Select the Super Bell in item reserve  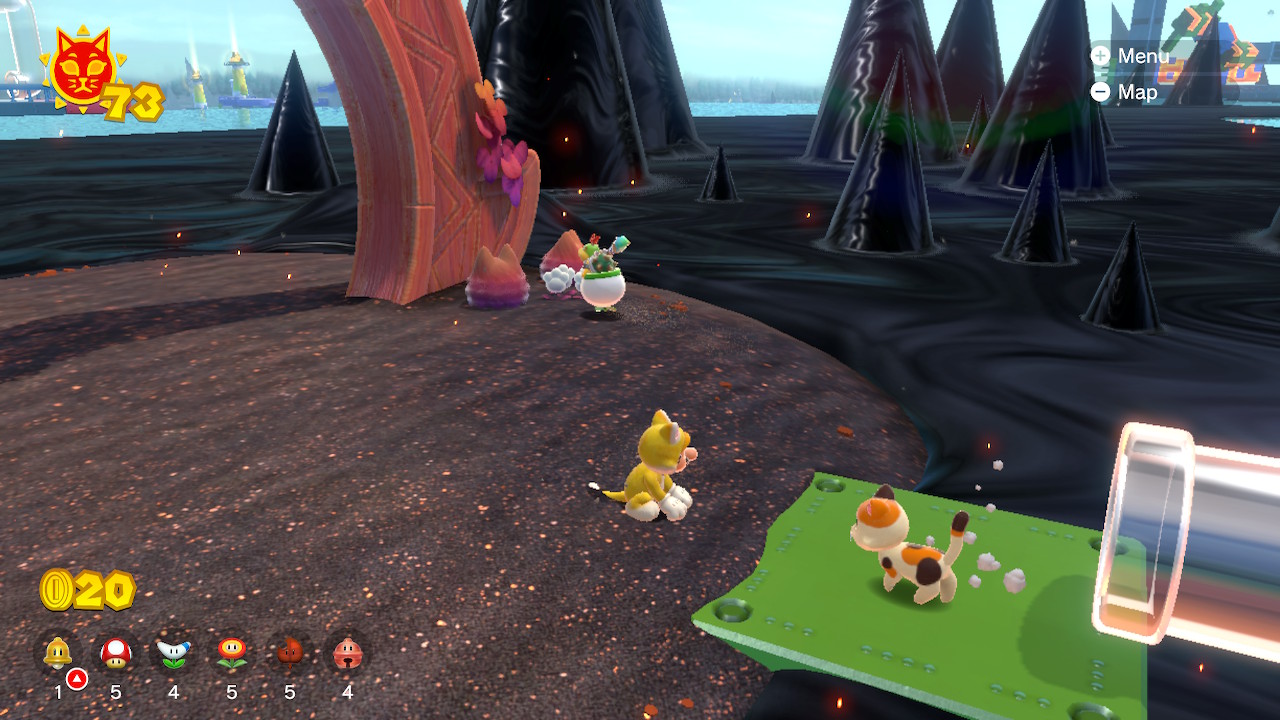point(58,653)
